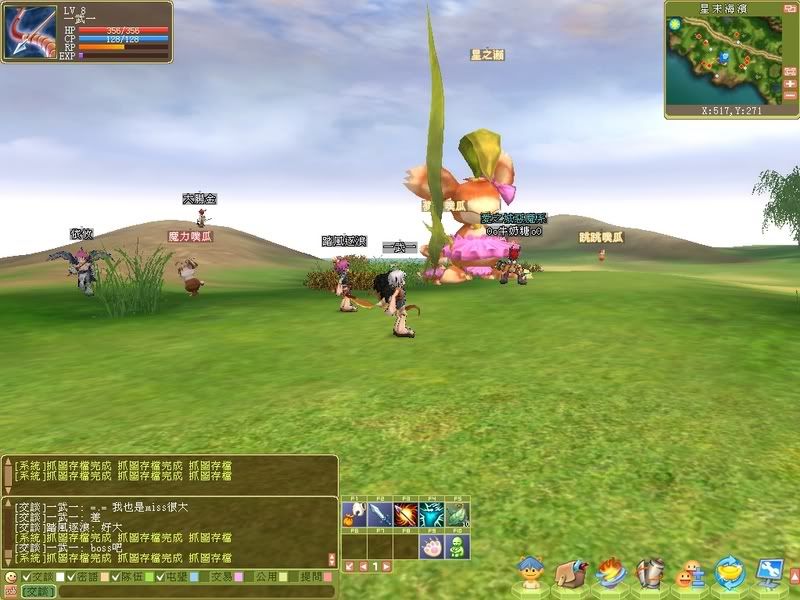Activate the cyan aura skill slot
Screen dimensions: 800x600
pyautogui.click(x=432, y=515)
